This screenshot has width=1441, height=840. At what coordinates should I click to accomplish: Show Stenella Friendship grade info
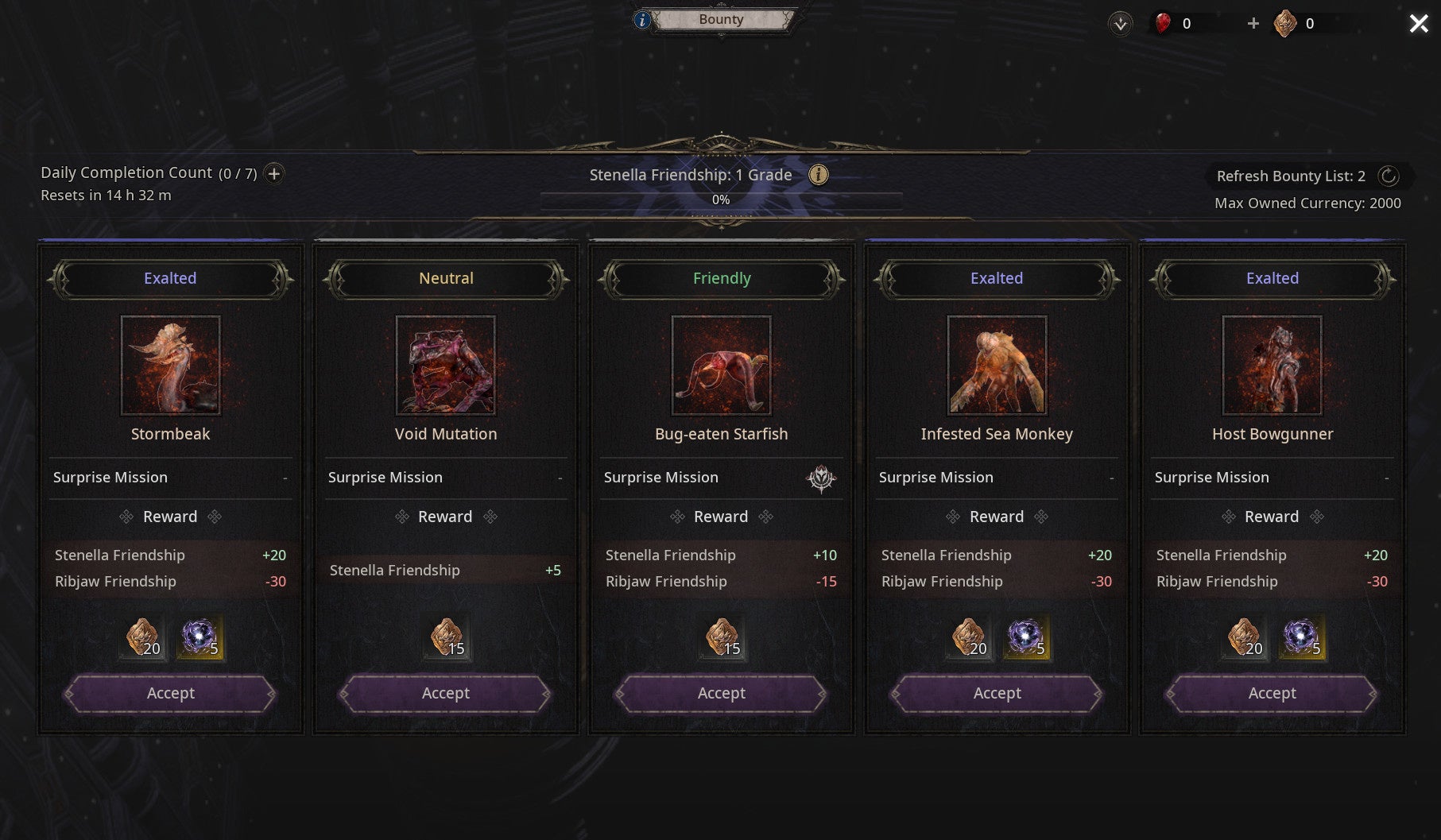pyautogui.click(x=818, y=175)
